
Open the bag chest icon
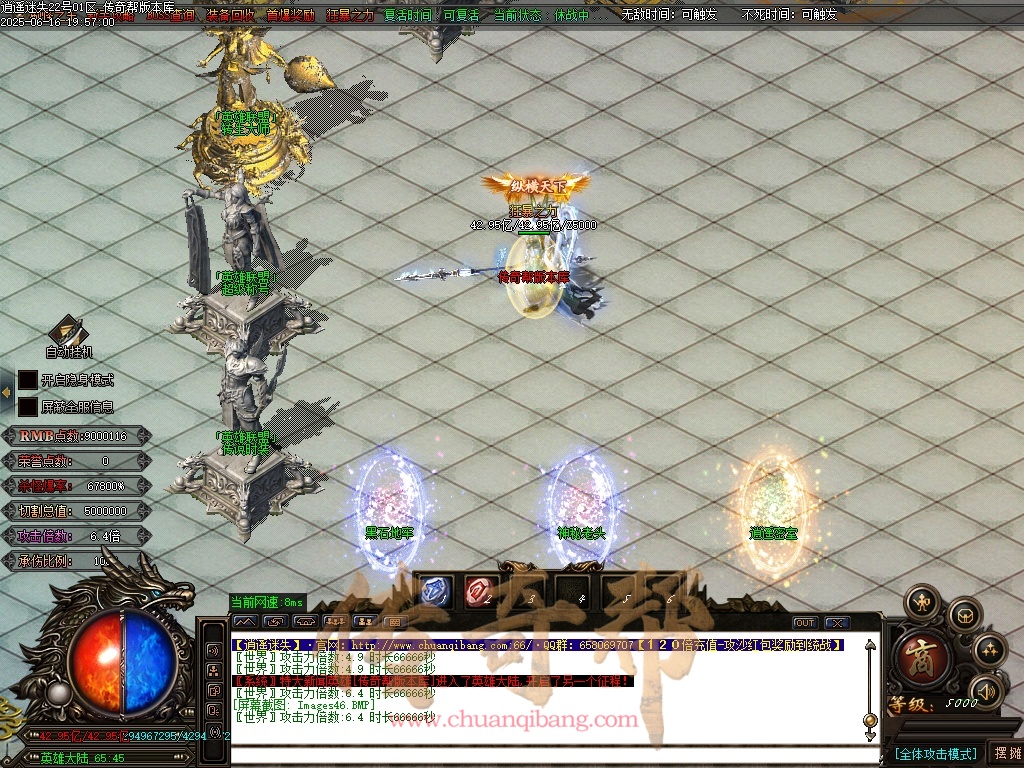tap(964, 615)
